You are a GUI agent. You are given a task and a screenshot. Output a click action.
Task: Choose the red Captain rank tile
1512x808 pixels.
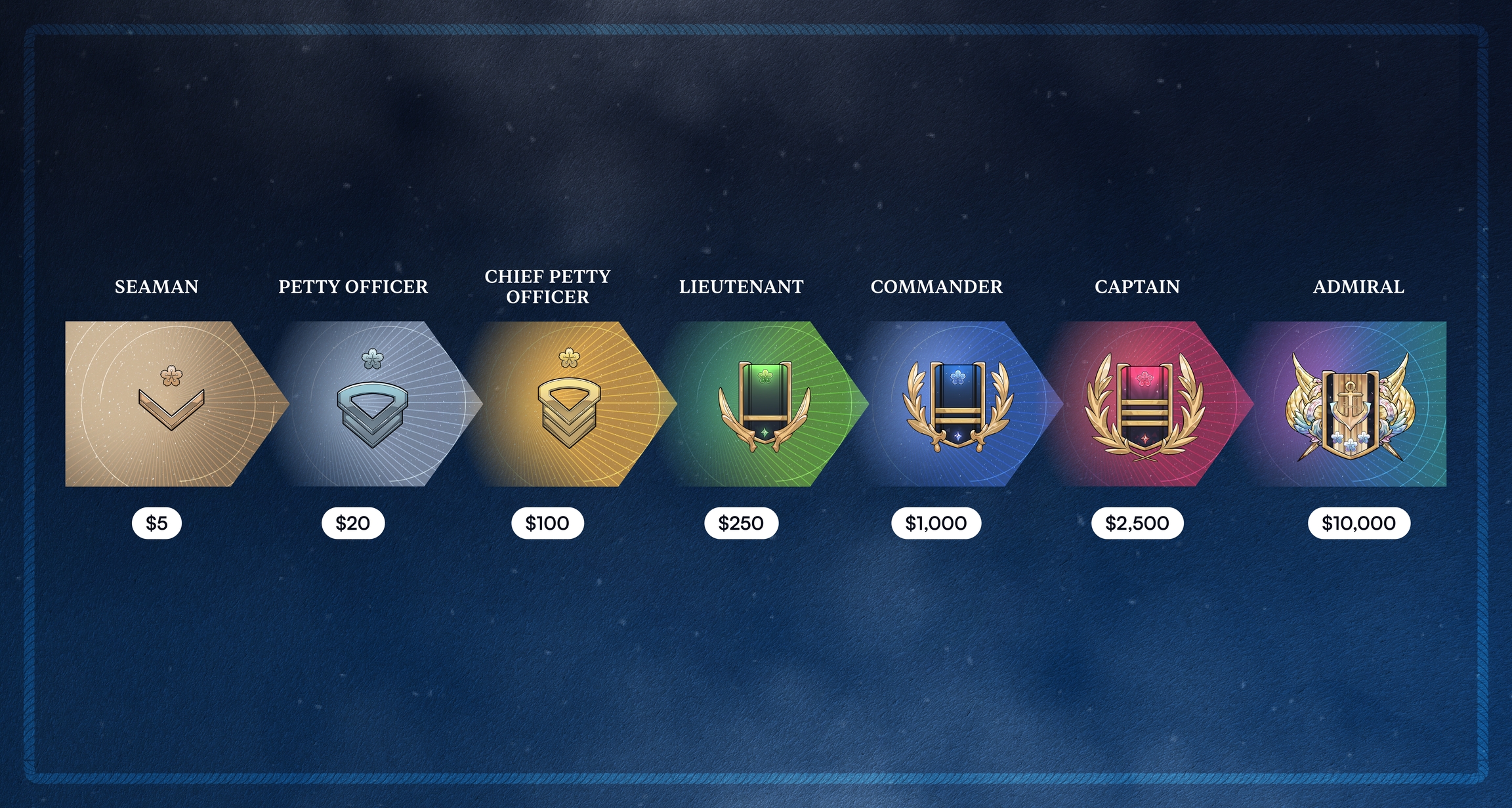[x=1144, y=404]
